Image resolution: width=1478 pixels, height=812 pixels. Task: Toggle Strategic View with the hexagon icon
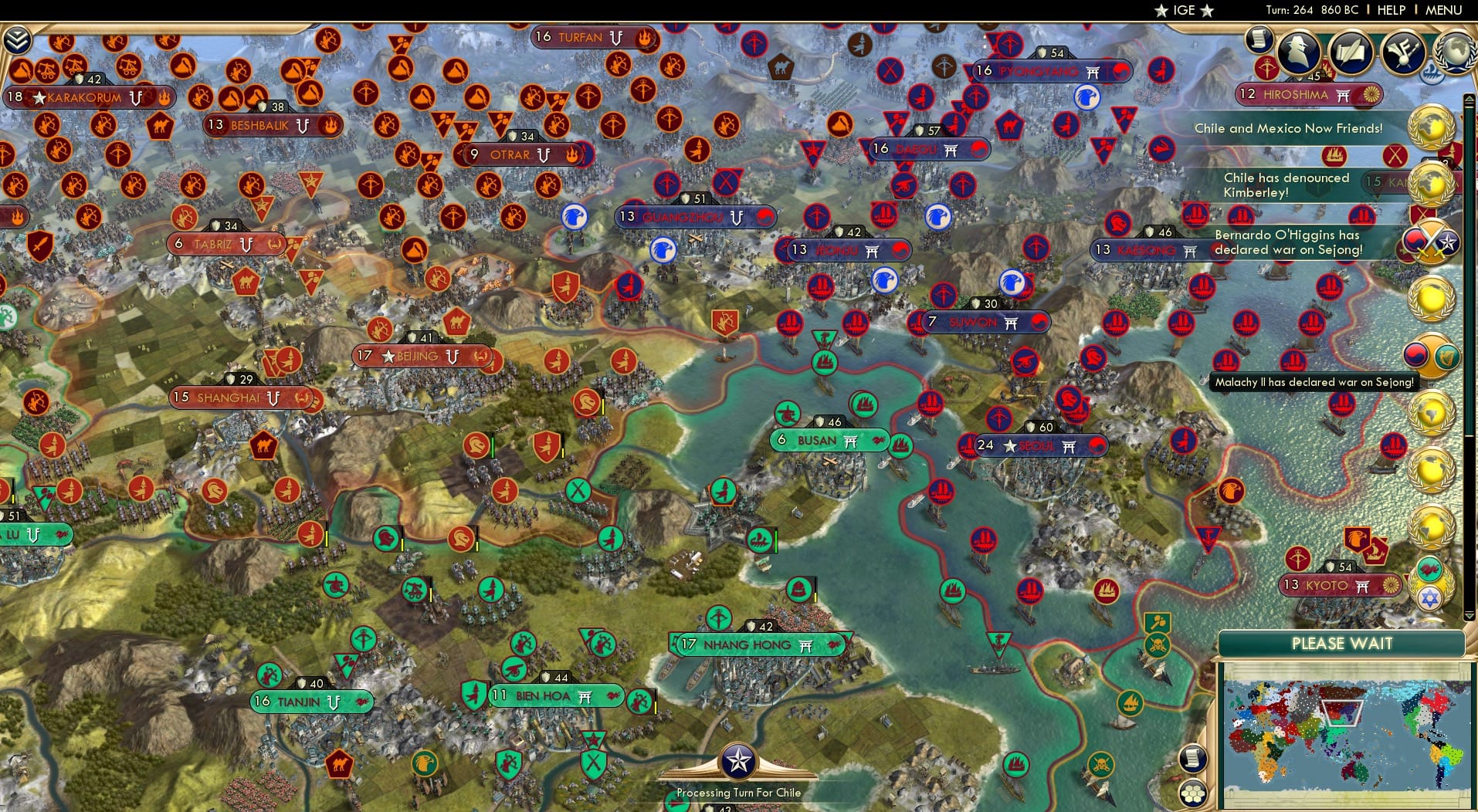coord(1194,794)
